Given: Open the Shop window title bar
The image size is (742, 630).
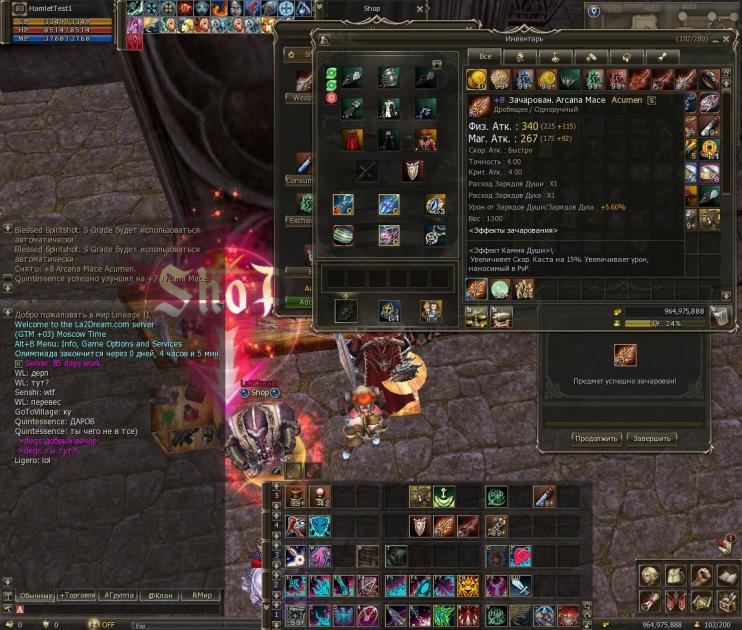Looking at the screenshot, I should (x=372, y=8).
